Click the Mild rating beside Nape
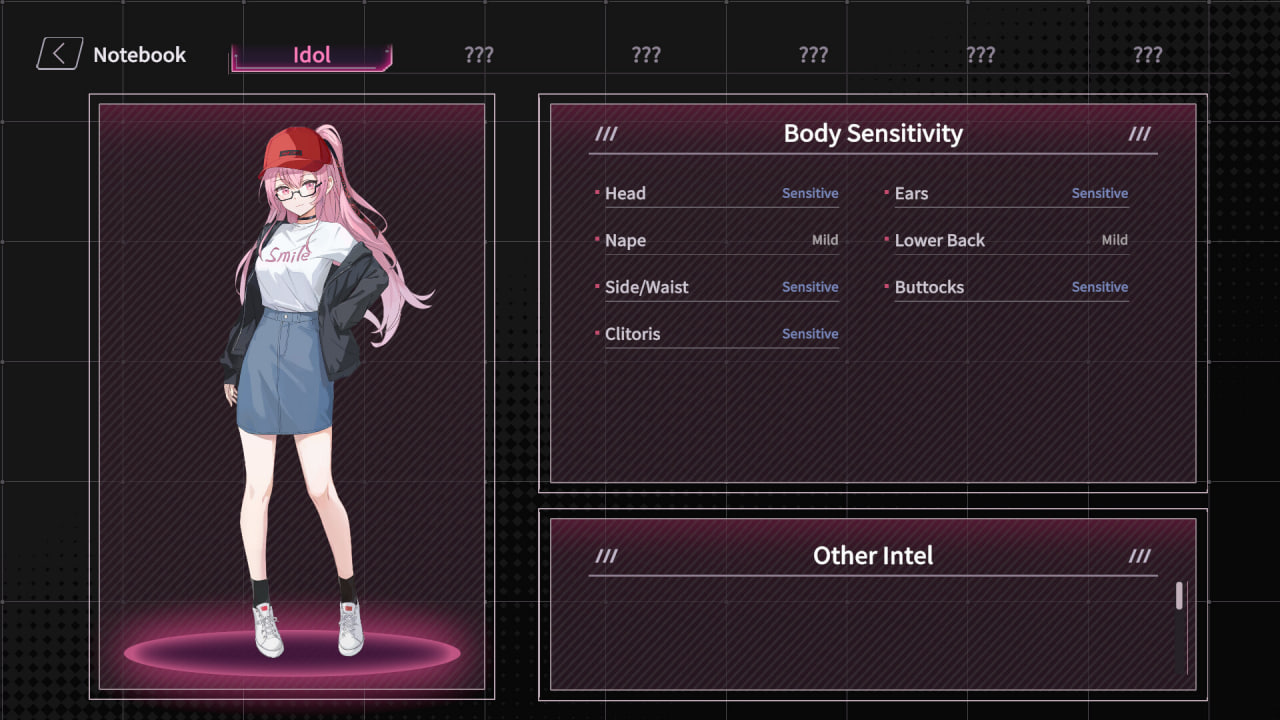The height and width of the screenshot is (720, 1280). pyautogui.click(x=827, y=240)
